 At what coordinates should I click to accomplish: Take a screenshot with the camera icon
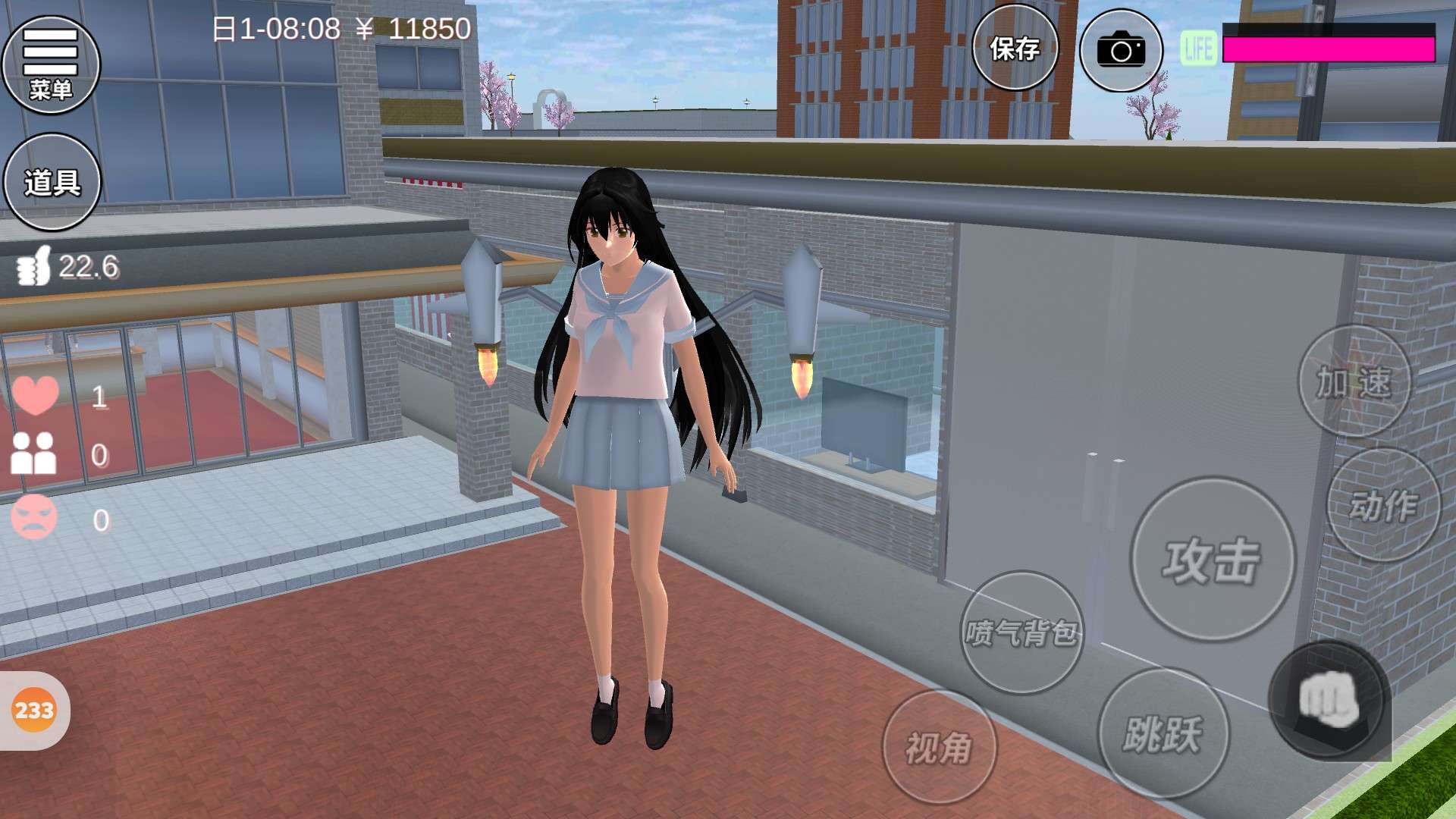(1121, 51)
